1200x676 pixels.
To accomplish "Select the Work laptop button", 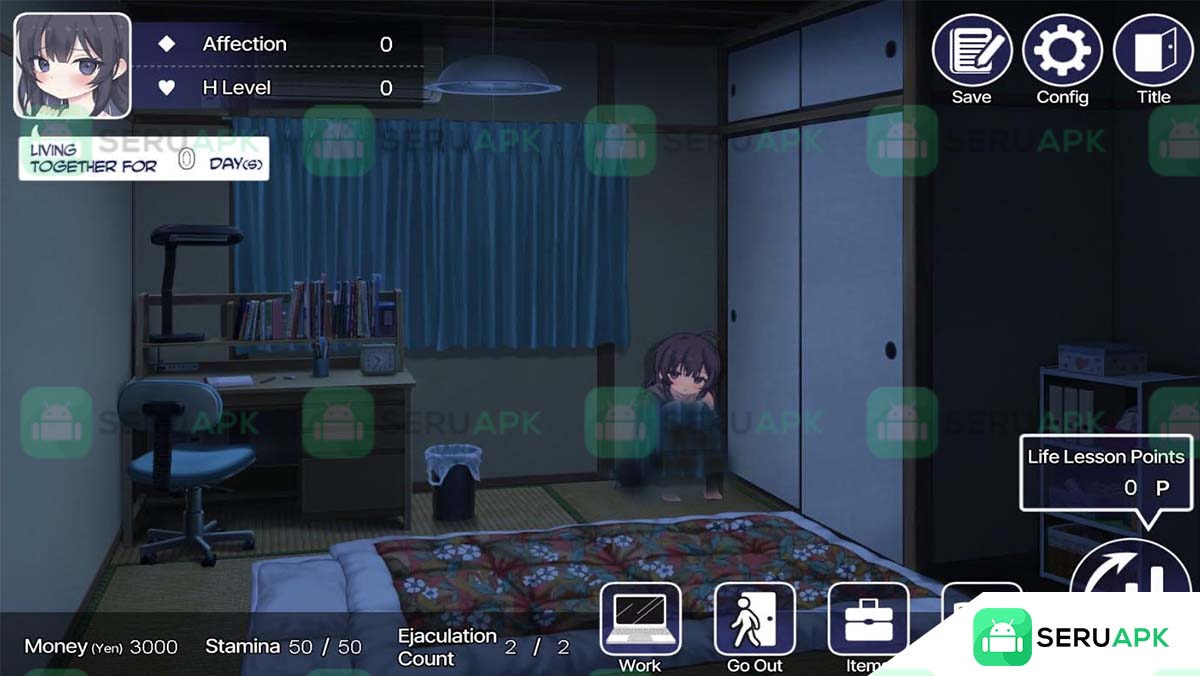I will pyautogui.click(x=640, y=620).
